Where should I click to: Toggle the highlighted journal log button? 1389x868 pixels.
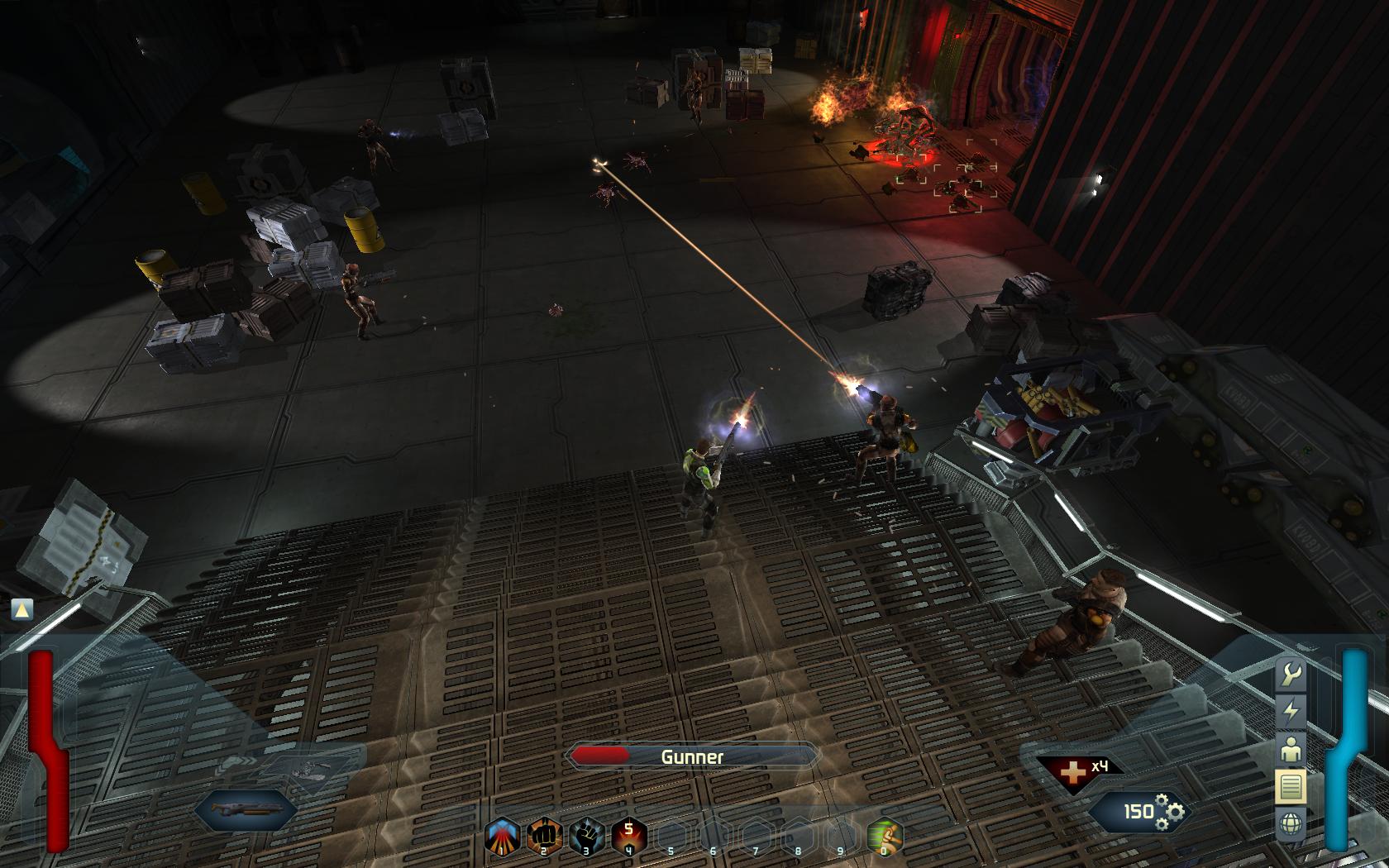(x=1291, y=786)
